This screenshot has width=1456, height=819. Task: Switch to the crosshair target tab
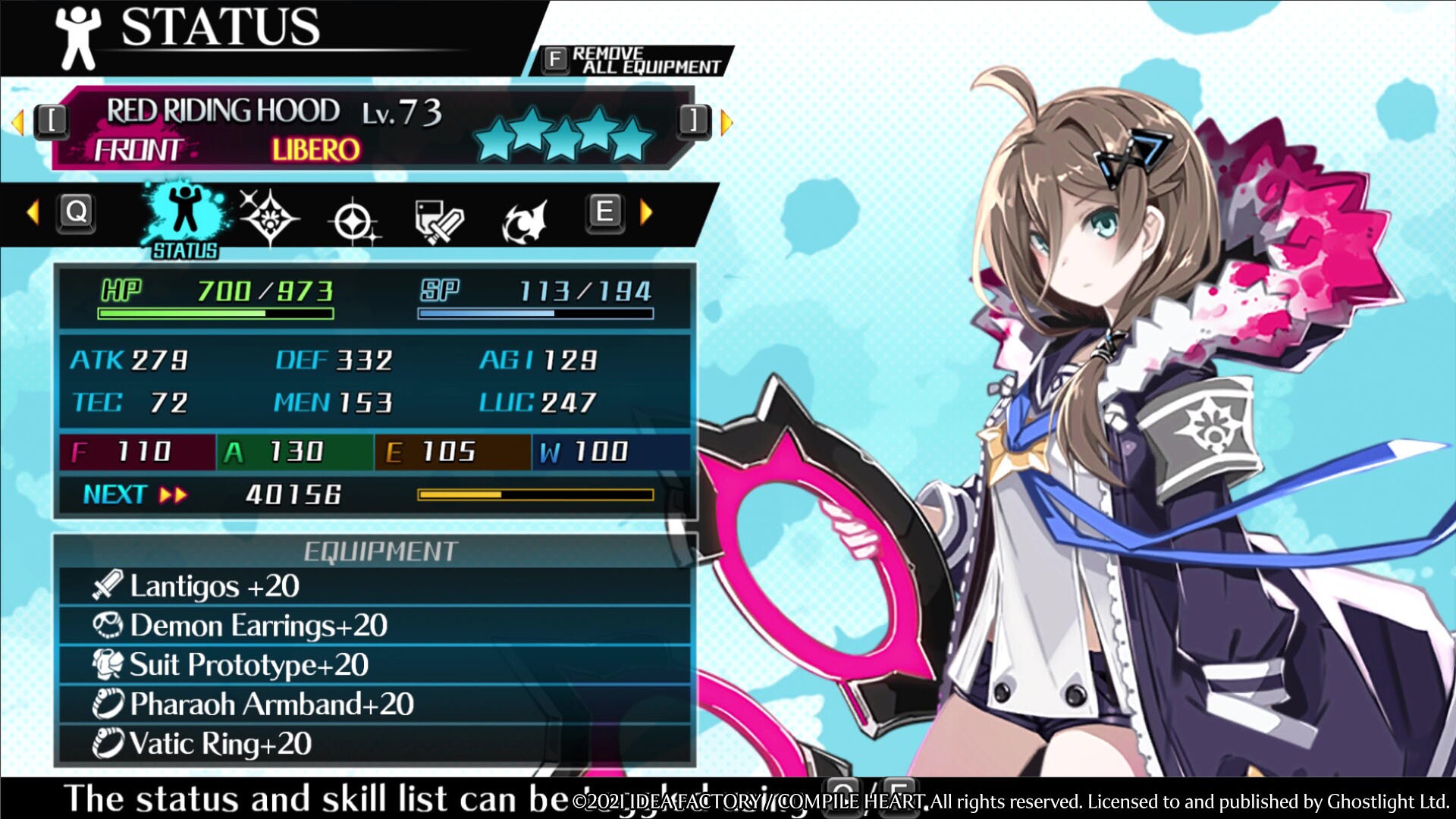coord(353,222)
